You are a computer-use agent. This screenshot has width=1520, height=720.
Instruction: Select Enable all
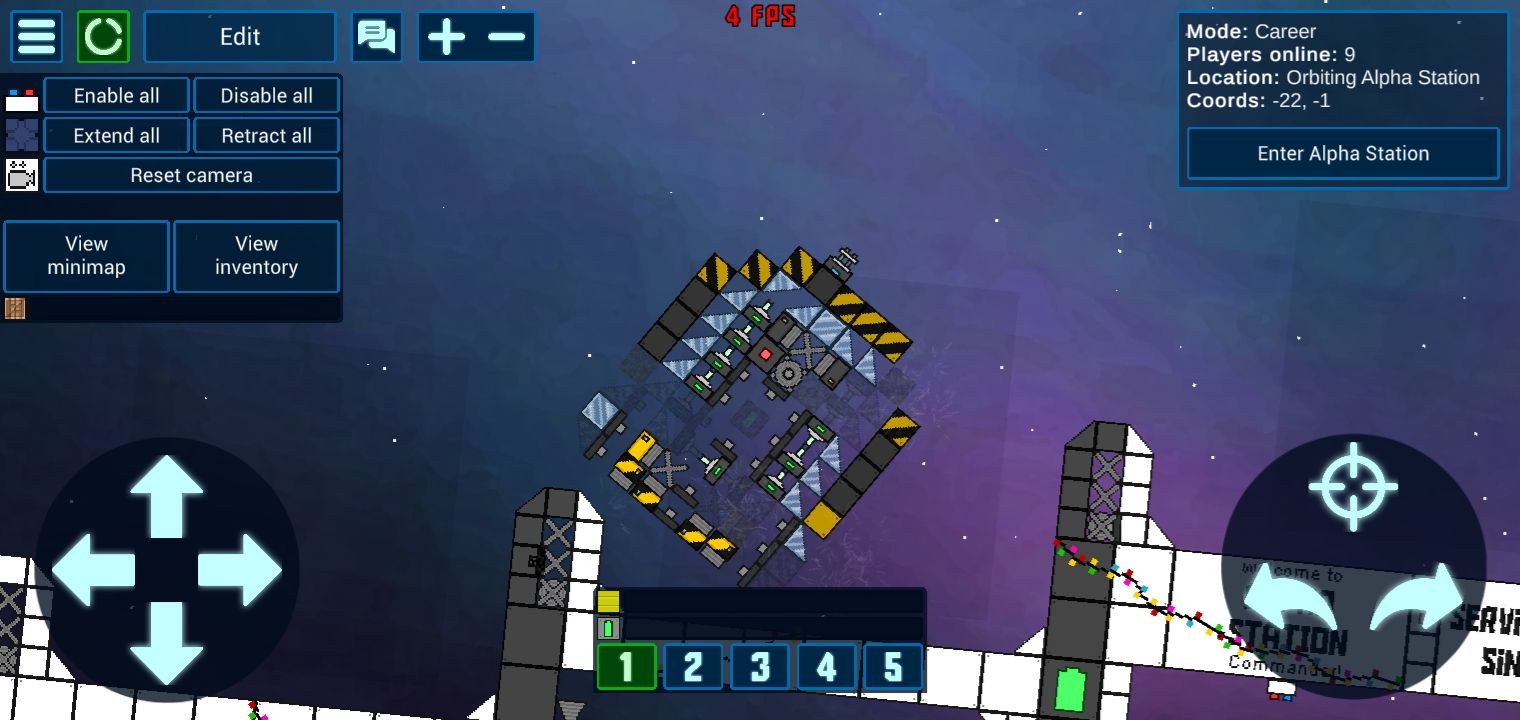click(x=117, y=96)
